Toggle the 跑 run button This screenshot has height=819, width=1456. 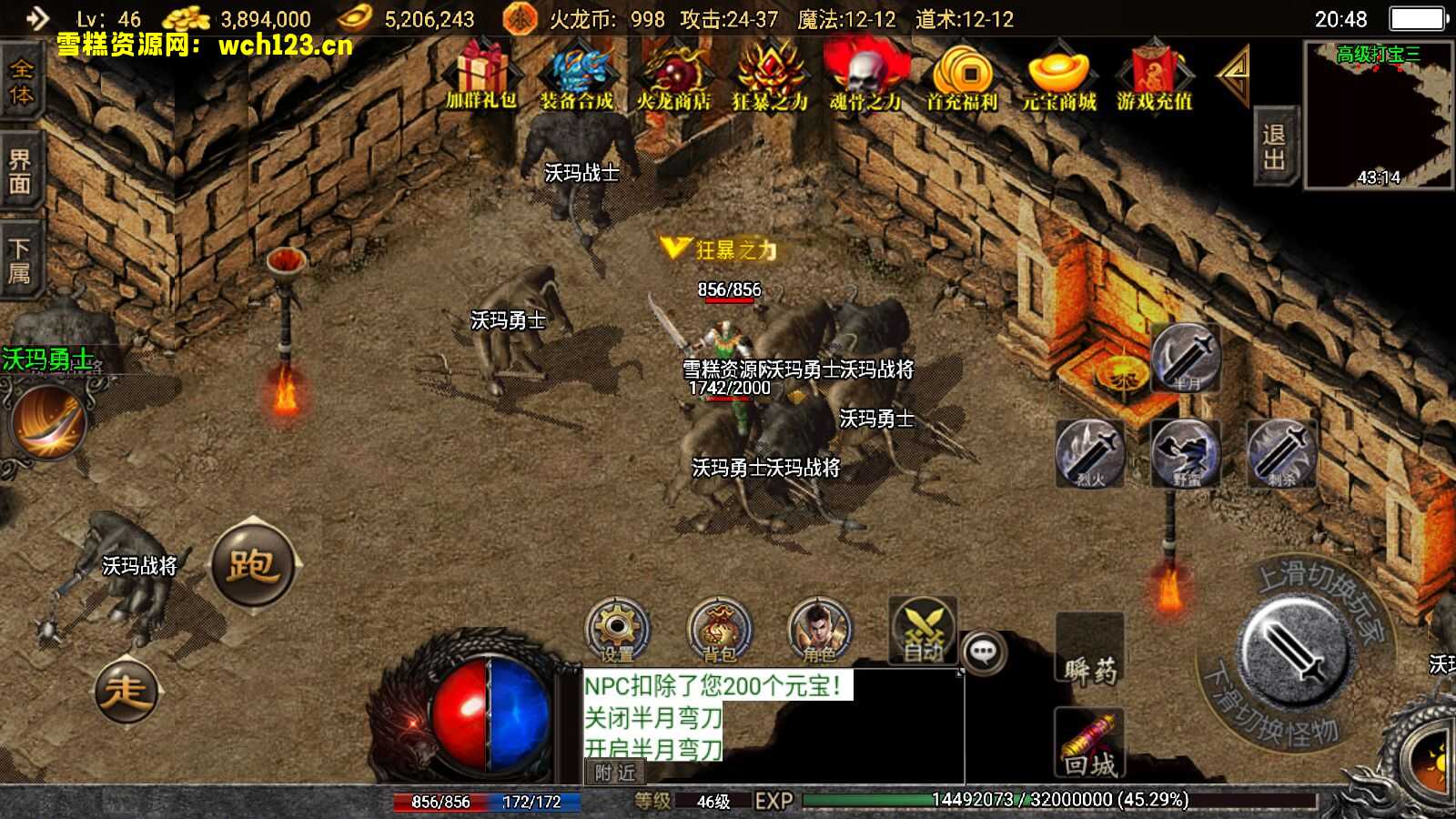coord(253,564)
